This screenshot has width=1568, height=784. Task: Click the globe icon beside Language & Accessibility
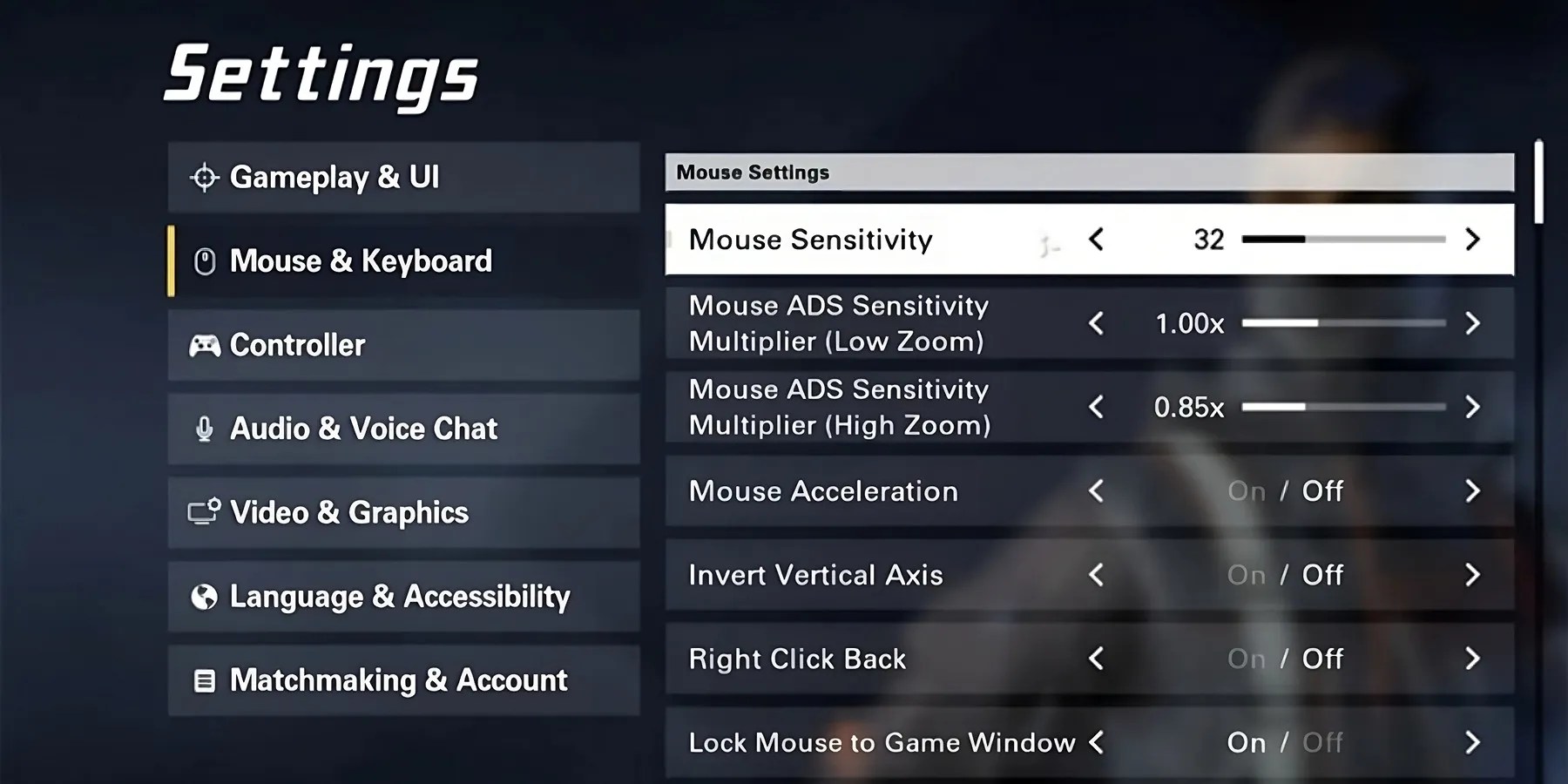pos(204,596)
